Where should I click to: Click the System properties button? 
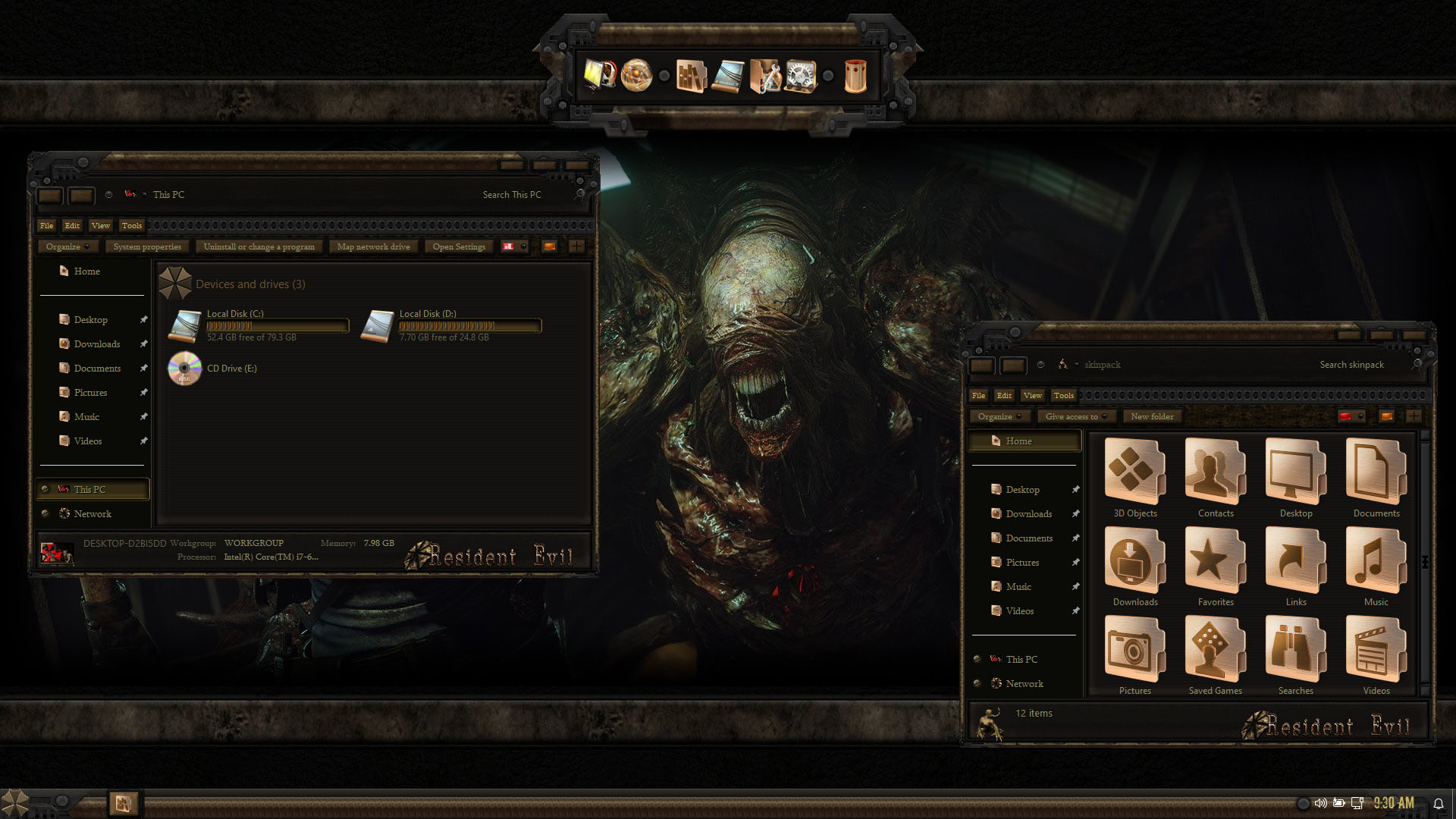click(147, 246)
